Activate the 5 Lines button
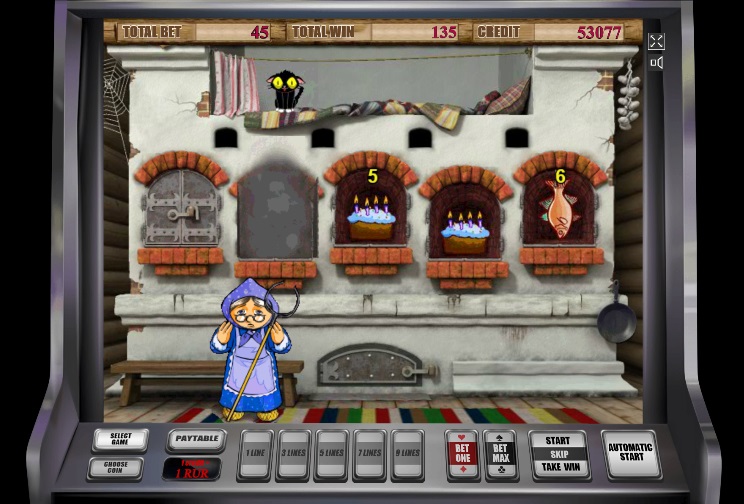744x504 pixels. (x=331, y=455)
